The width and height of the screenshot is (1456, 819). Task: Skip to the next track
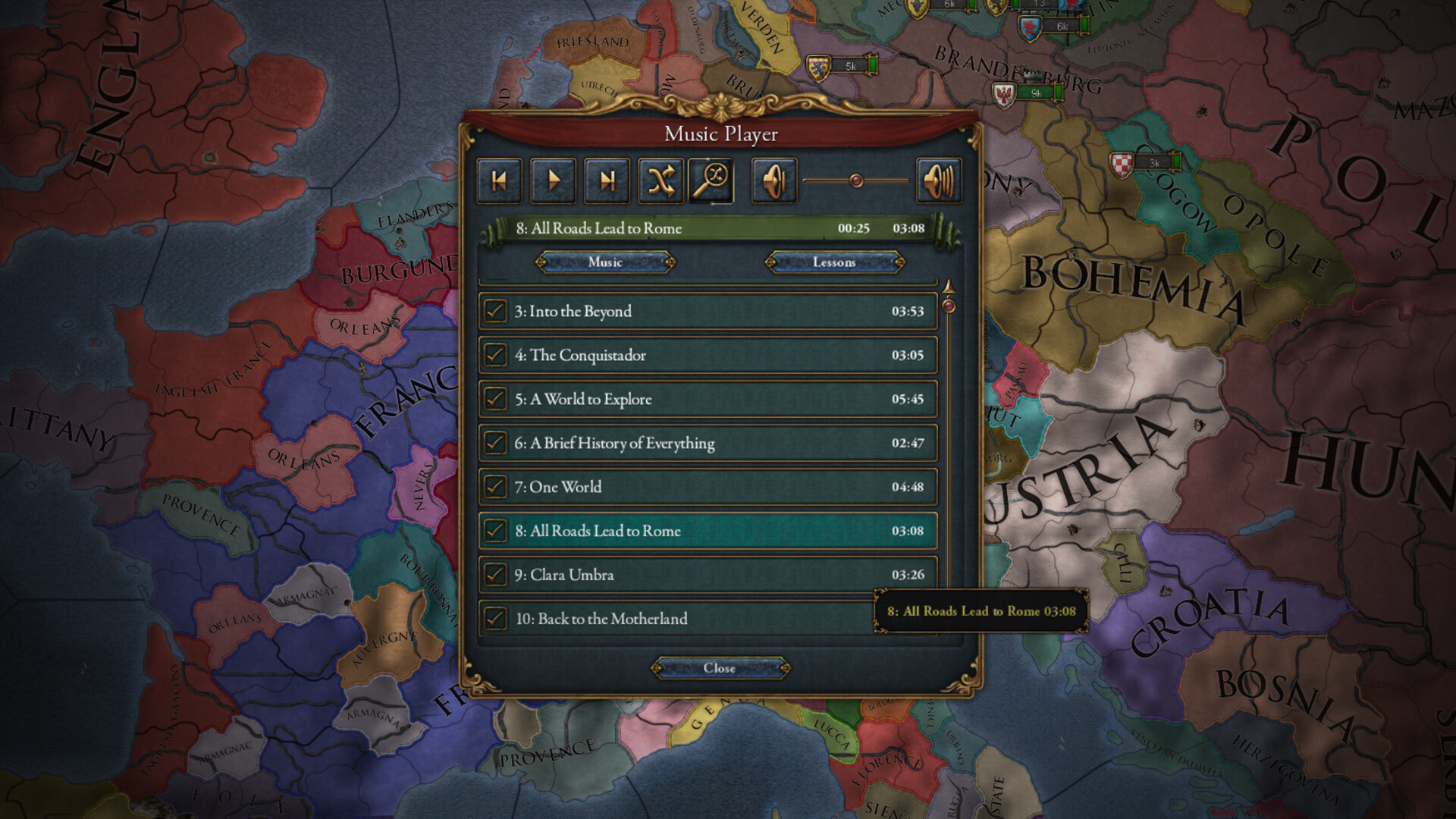pyautogui.click(x=607, y=180)
